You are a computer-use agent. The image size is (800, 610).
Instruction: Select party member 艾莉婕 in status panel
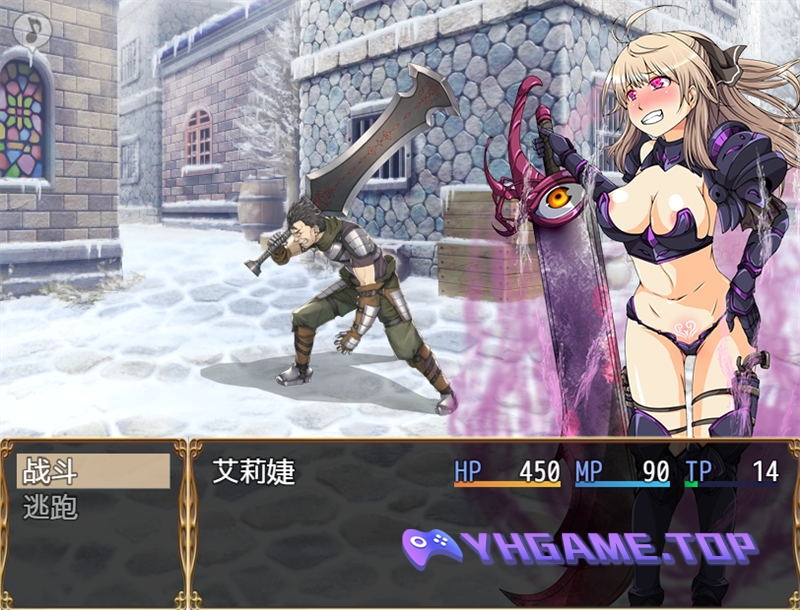pyautogui.click(x=255, y=472)
